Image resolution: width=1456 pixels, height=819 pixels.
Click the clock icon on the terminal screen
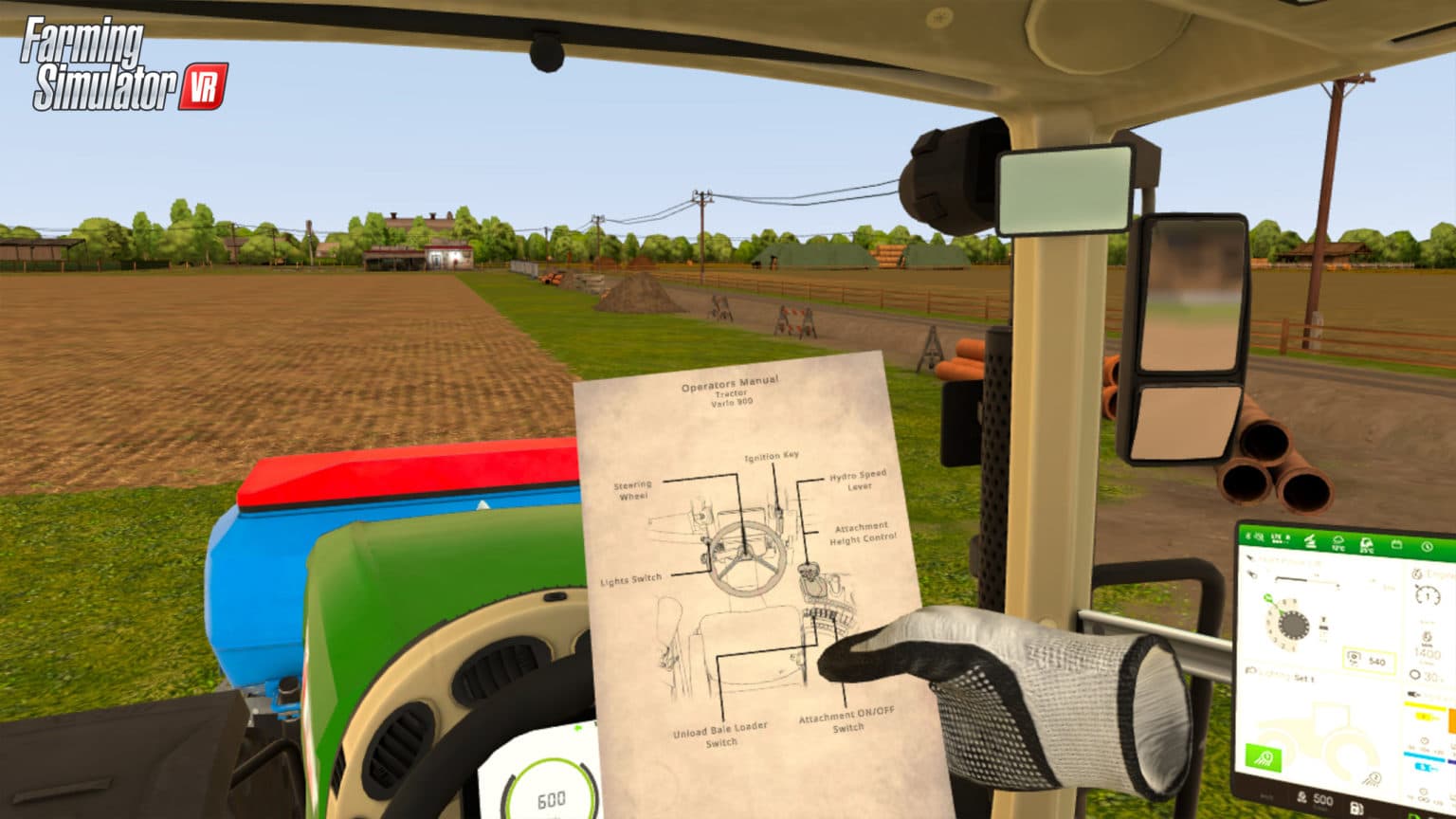click(1426, 545)
